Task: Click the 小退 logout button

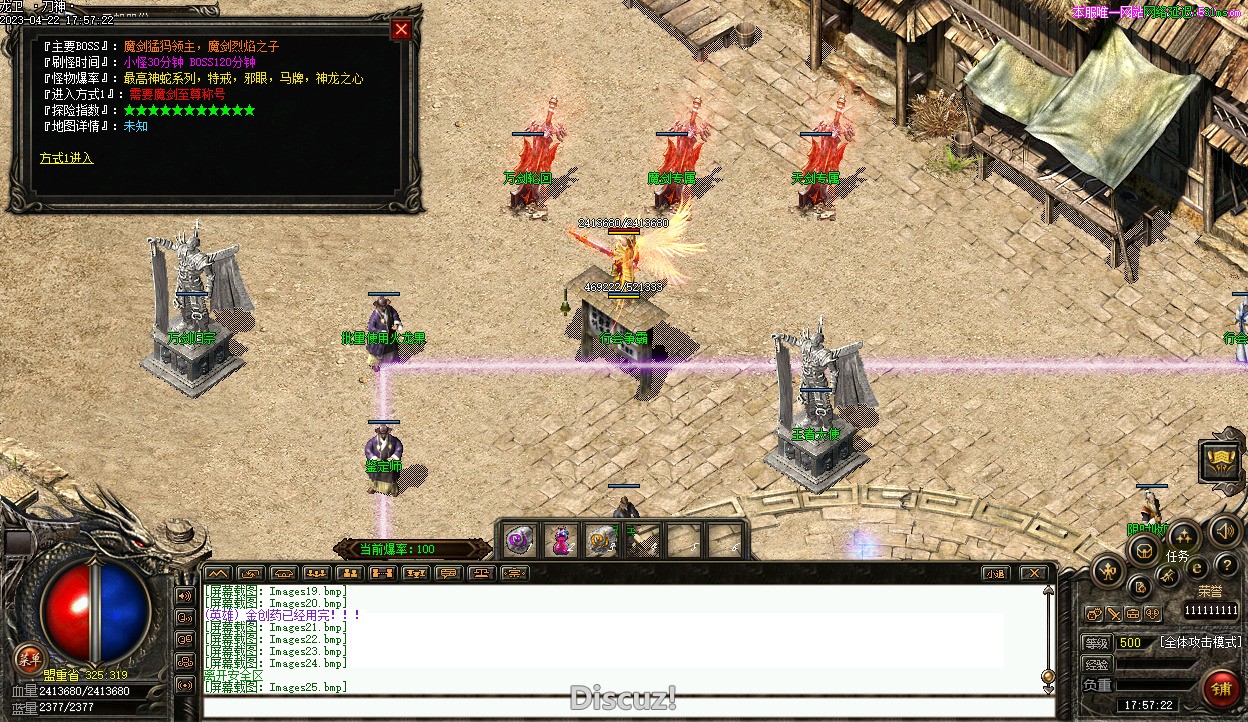Action: (x=994, y=573)
